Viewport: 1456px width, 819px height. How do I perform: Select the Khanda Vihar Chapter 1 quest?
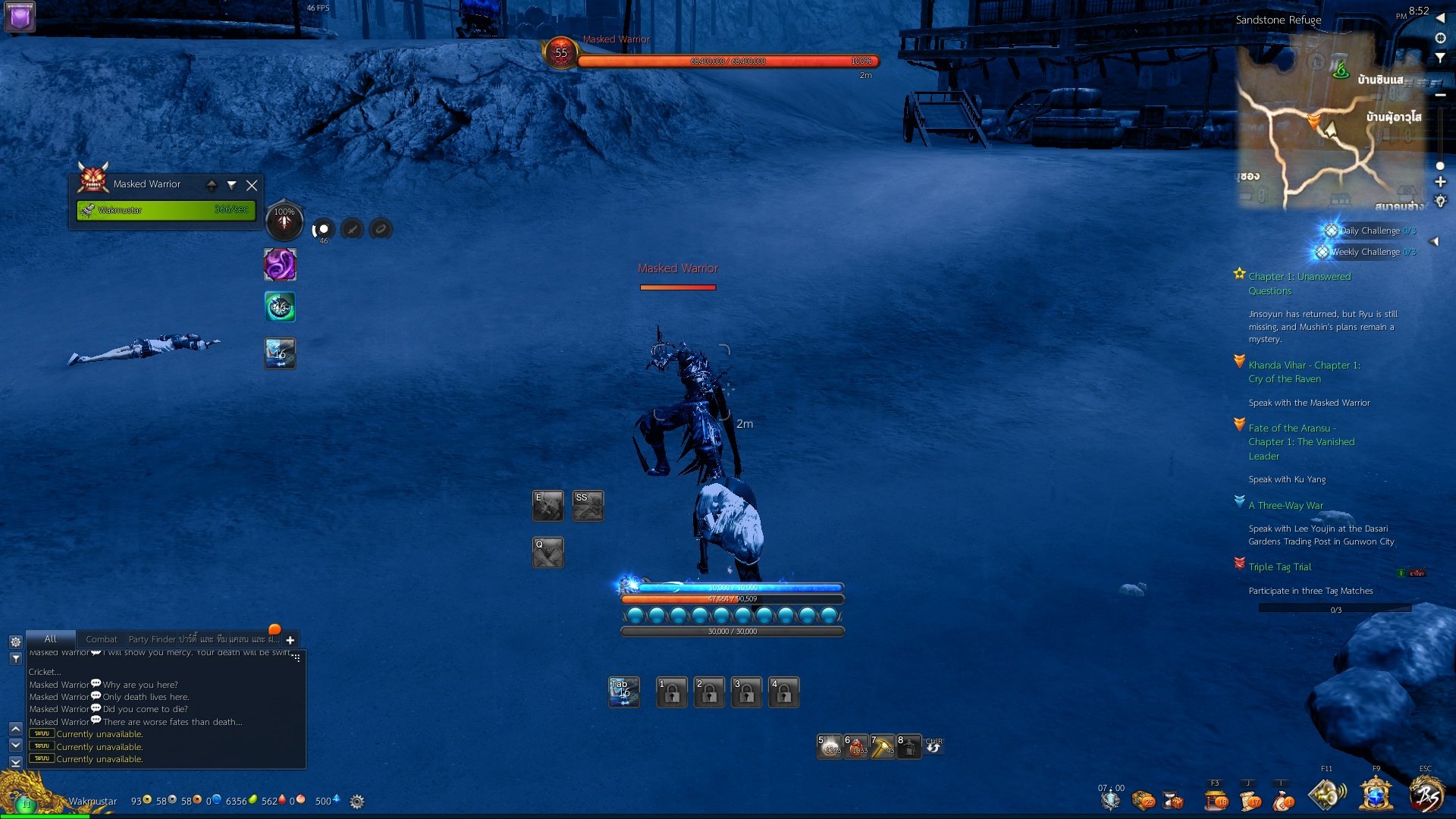pyautogui.click(x=1304, y=372)
